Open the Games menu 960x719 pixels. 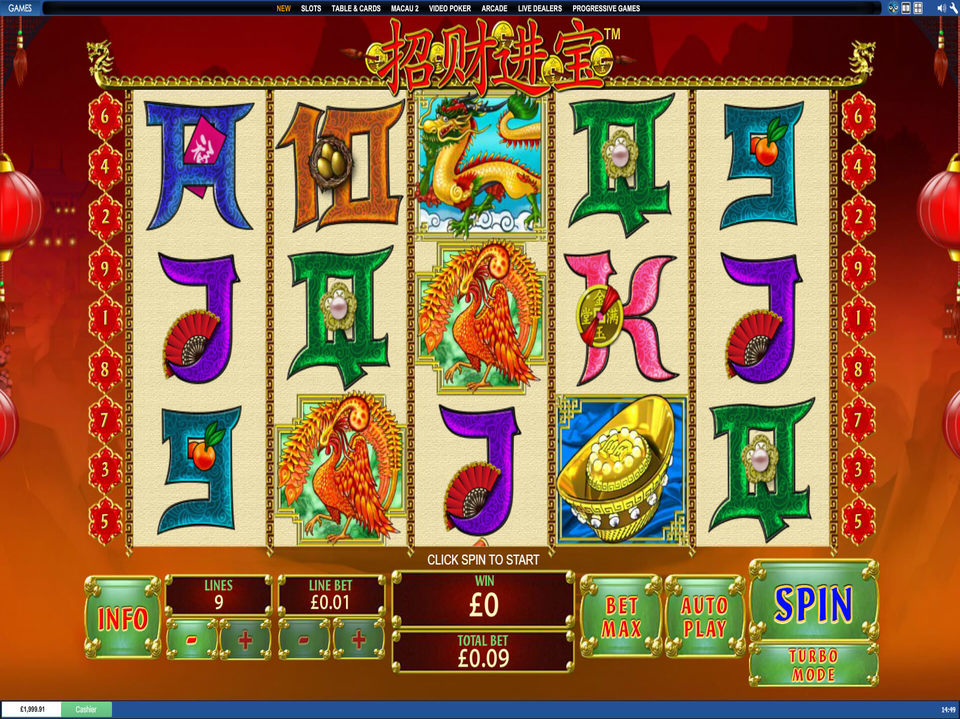(x=15, y=7)
